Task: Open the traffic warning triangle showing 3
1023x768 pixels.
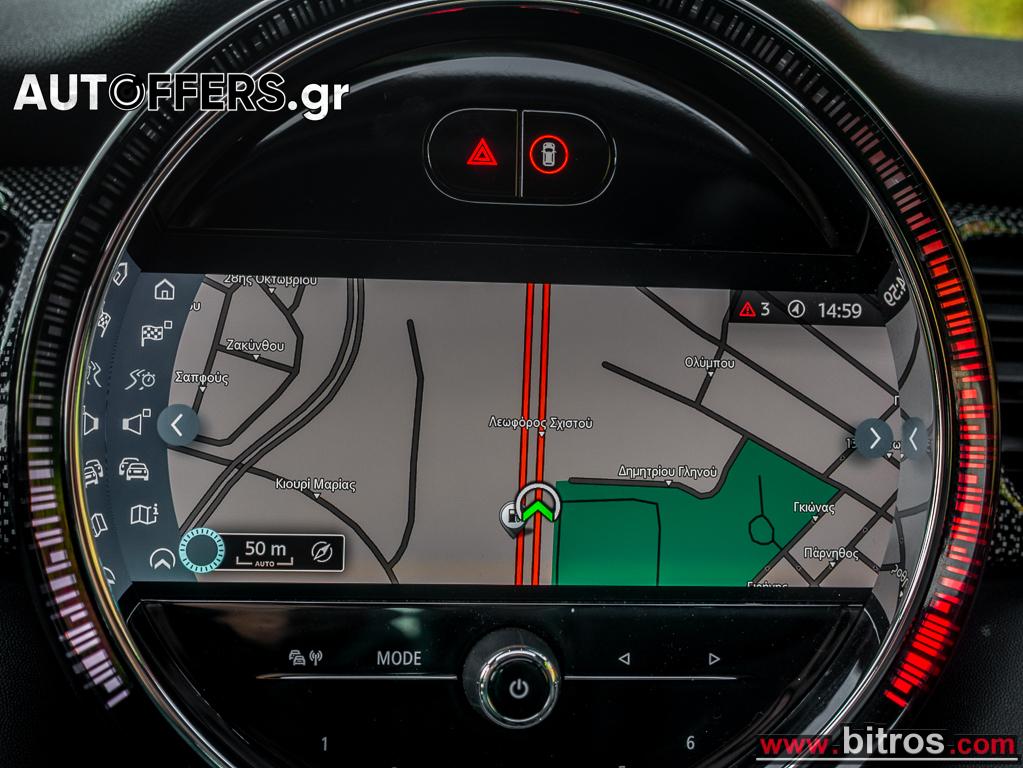Action: coord(754,309)
